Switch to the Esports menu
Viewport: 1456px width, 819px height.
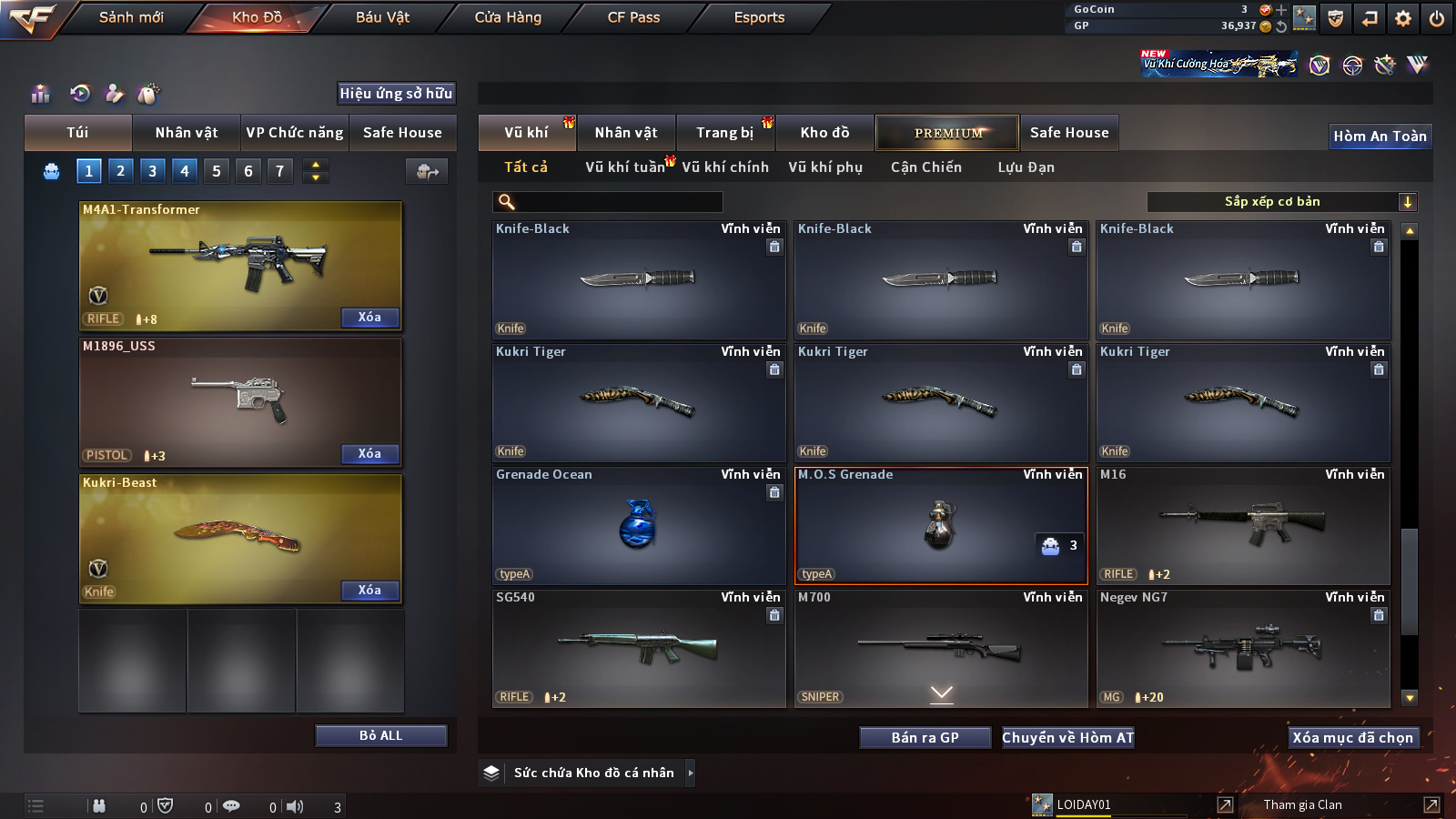[759, 17]
